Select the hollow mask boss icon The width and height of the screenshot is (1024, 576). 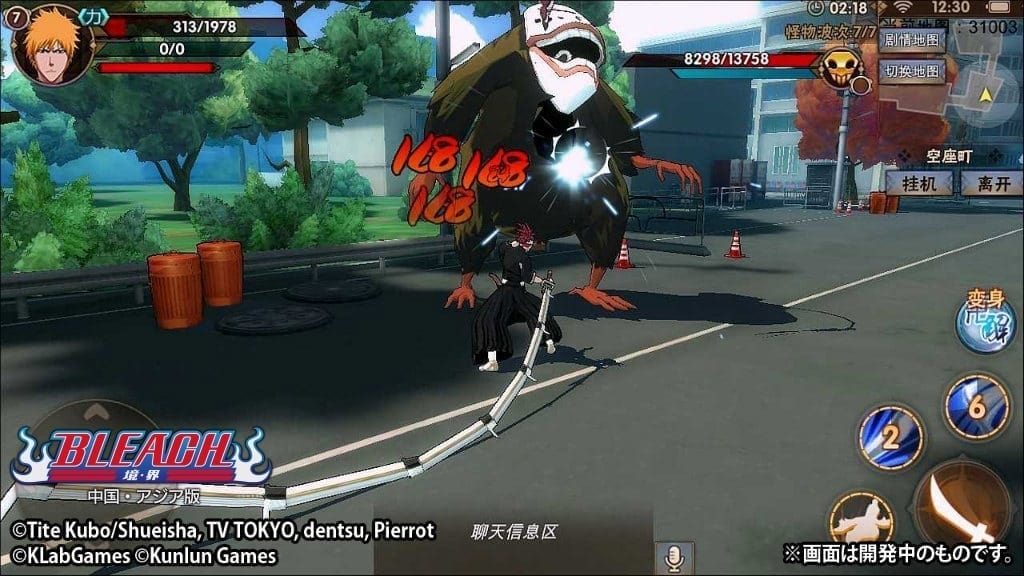(841, 68)
